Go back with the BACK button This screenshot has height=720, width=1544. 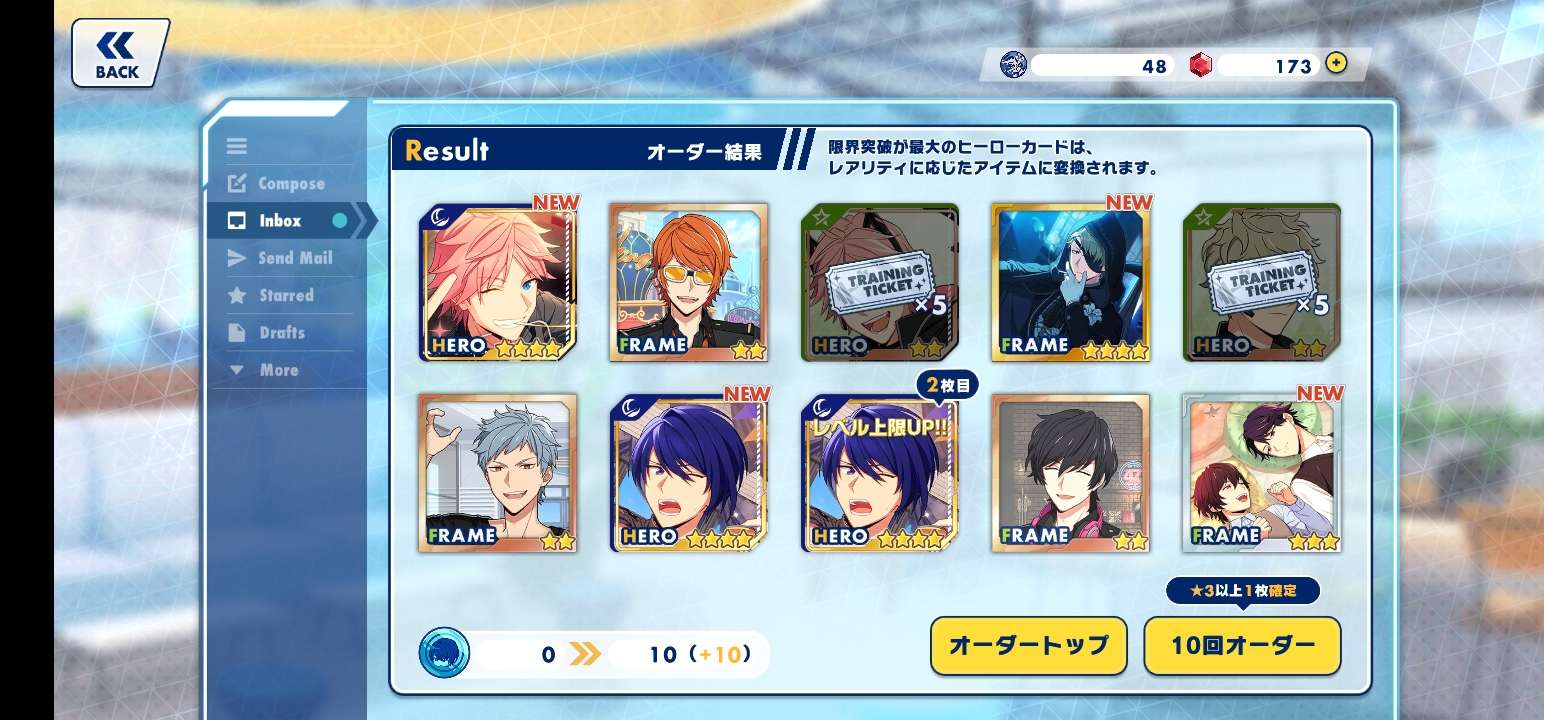[118, 54]
